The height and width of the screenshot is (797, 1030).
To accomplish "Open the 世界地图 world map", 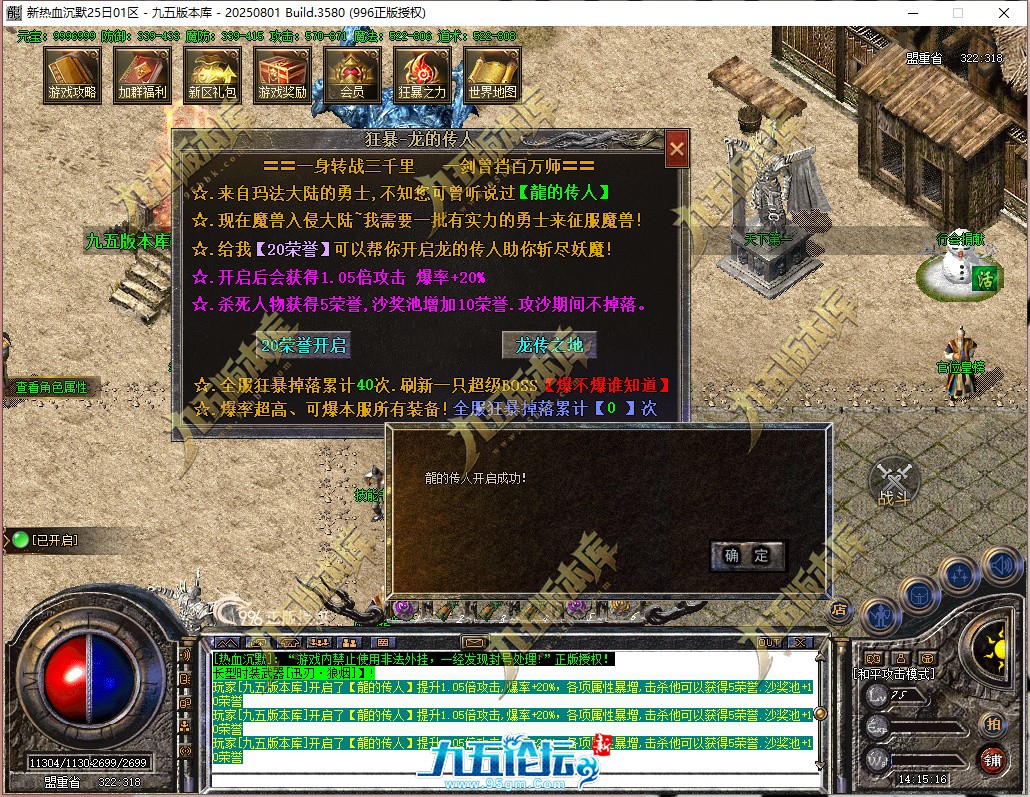I will click(x=492, y=73).
